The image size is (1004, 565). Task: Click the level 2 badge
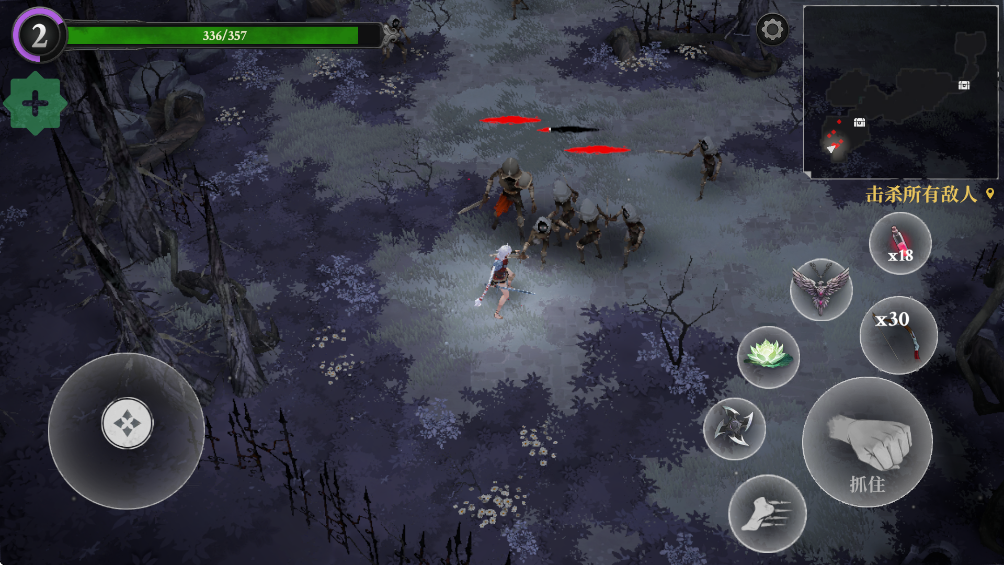pyautogui.click(x=39, y=36)
